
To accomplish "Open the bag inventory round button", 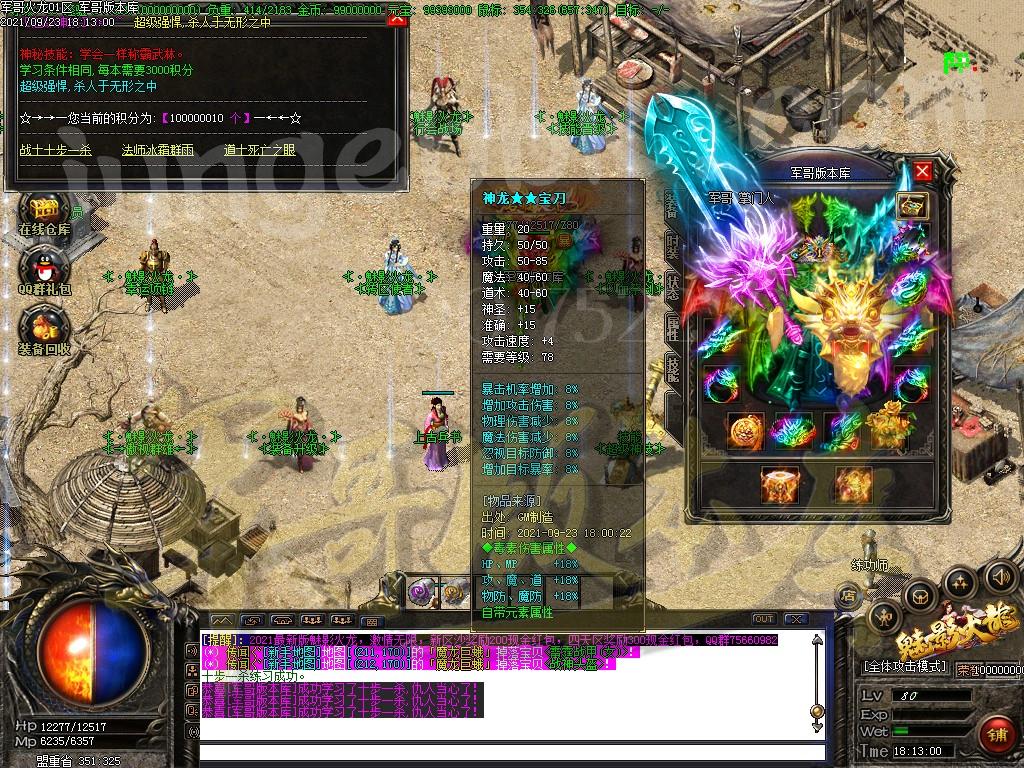I will click(x=920, y=597).
